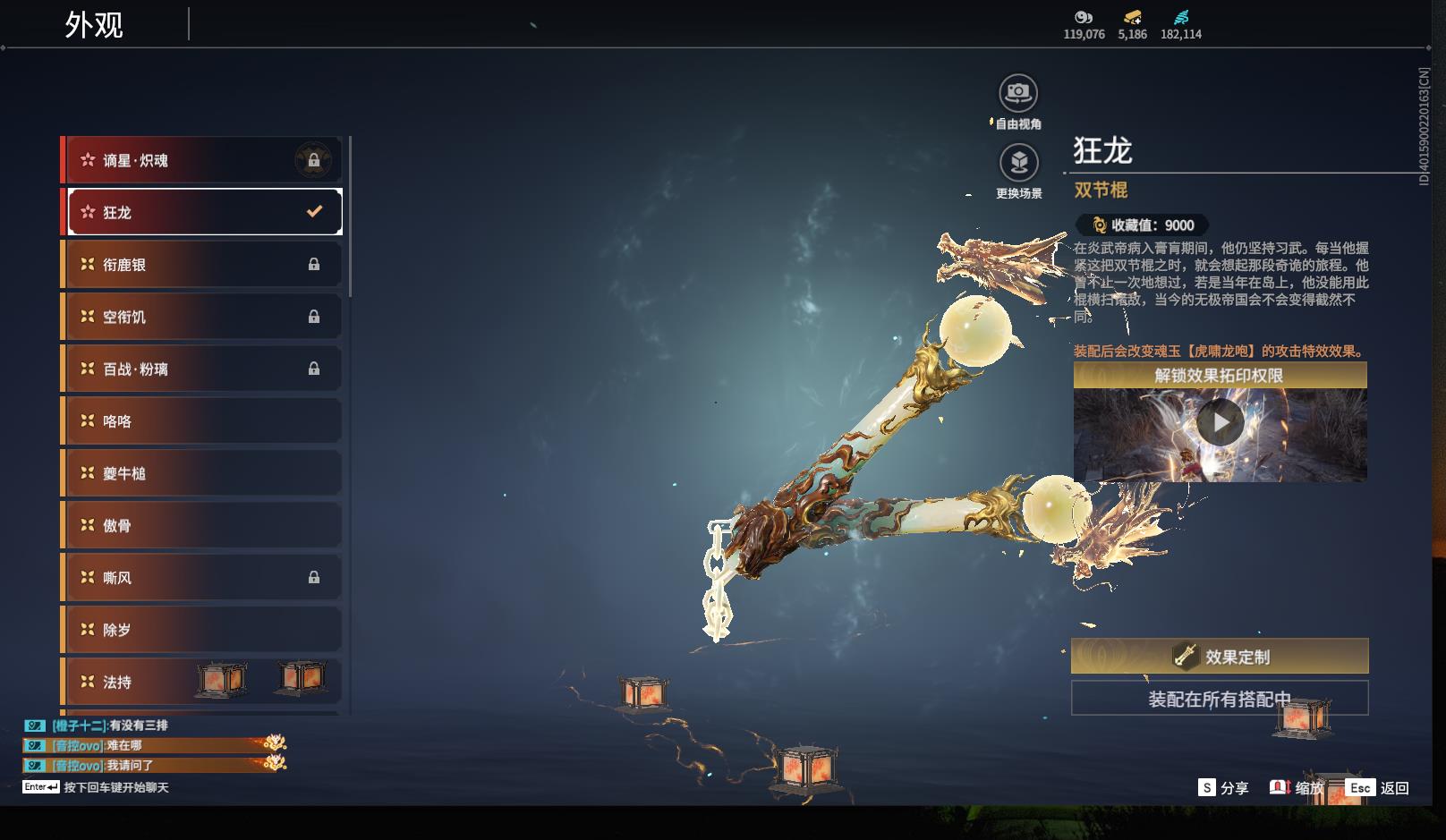Choose the 除岁 skin entry
Image resolution: width=1446 pixels, height=840 pixels.
pos(202,630)
